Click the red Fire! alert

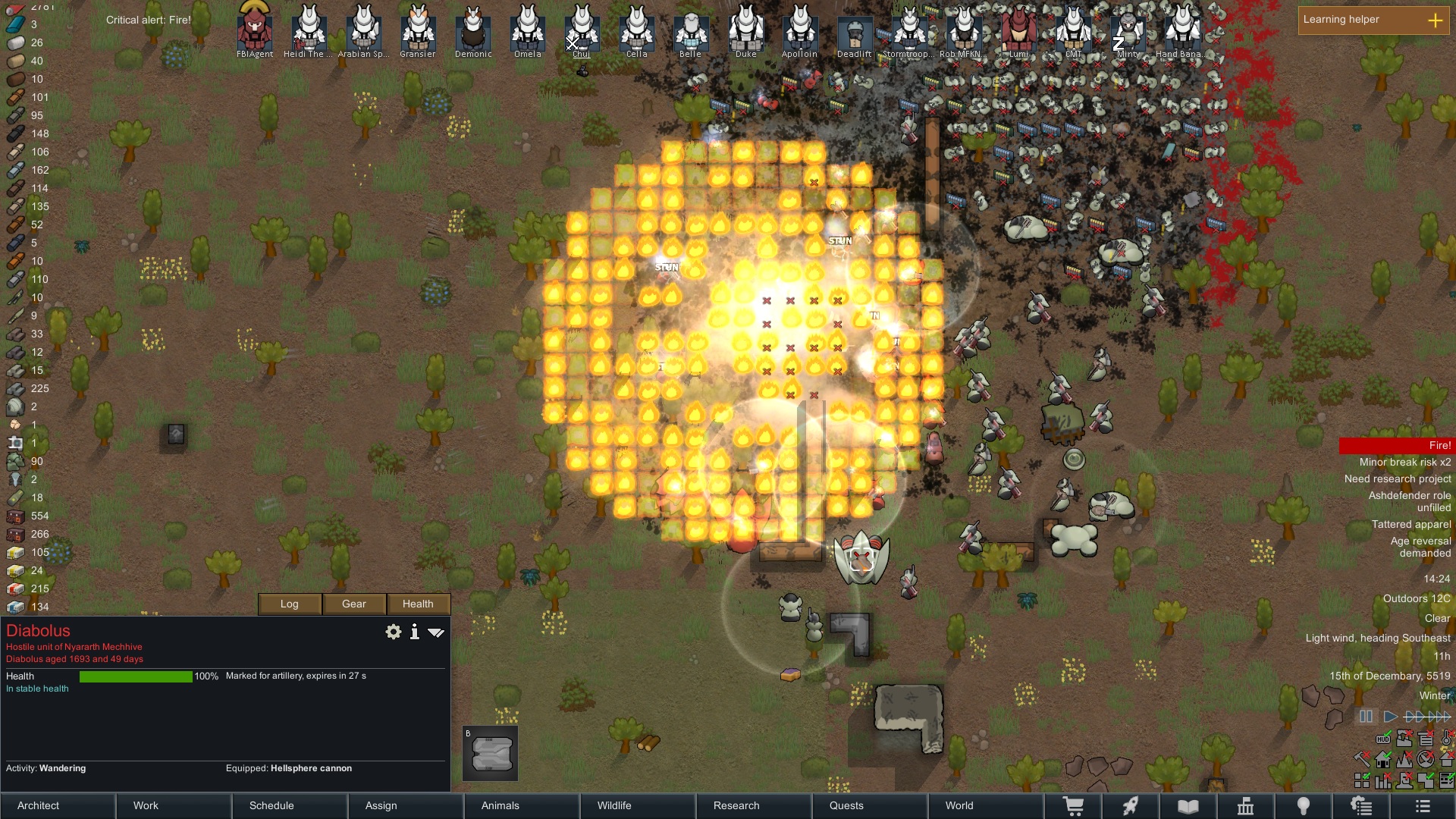[1395, 445]
